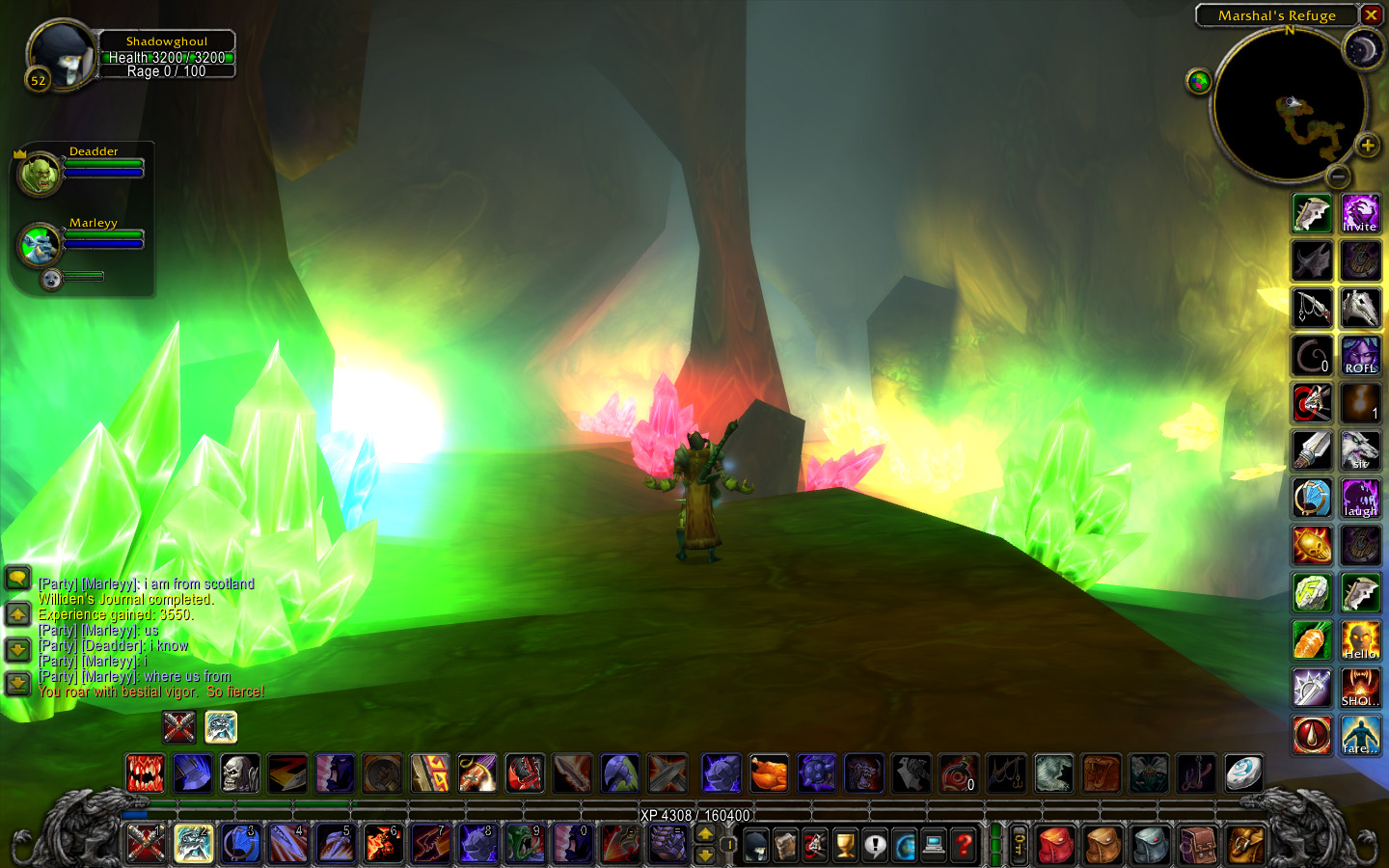Open the key ring button
Viewport: 1389px width, 868px height.
point(1019,846)
